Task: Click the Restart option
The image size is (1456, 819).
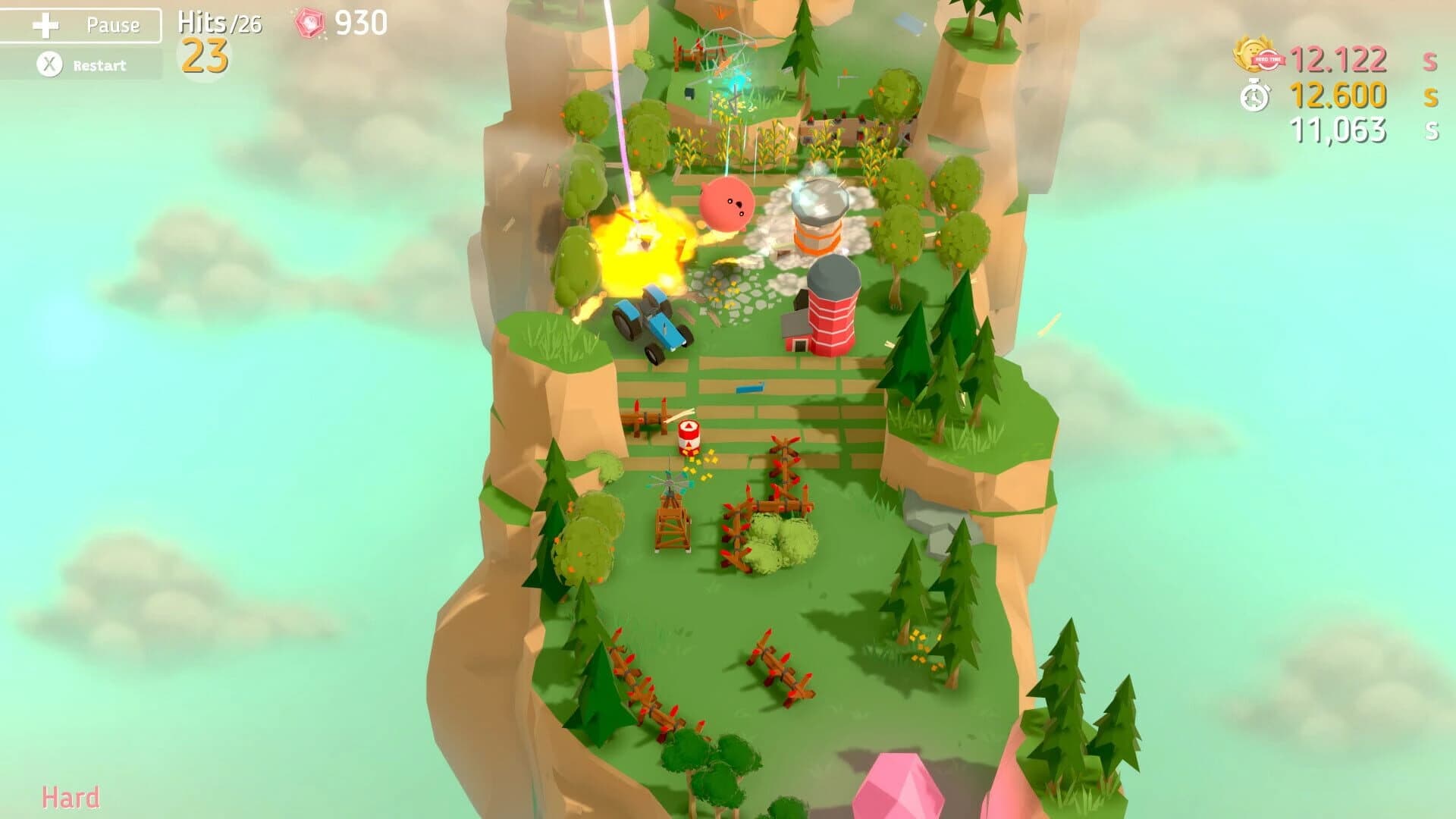Action: (x=99, y=64)
